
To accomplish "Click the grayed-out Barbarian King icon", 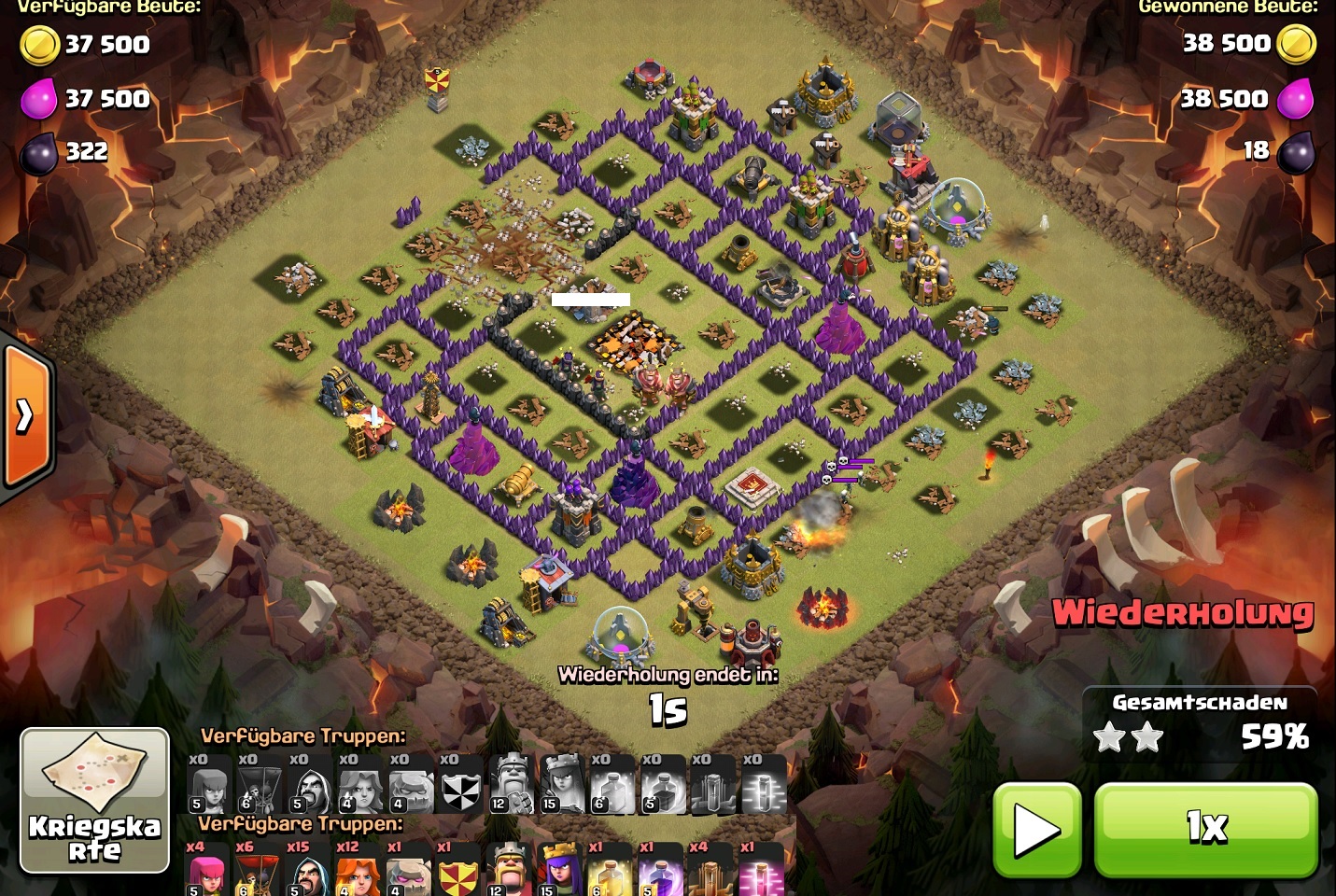I will (x=510, y=782).
